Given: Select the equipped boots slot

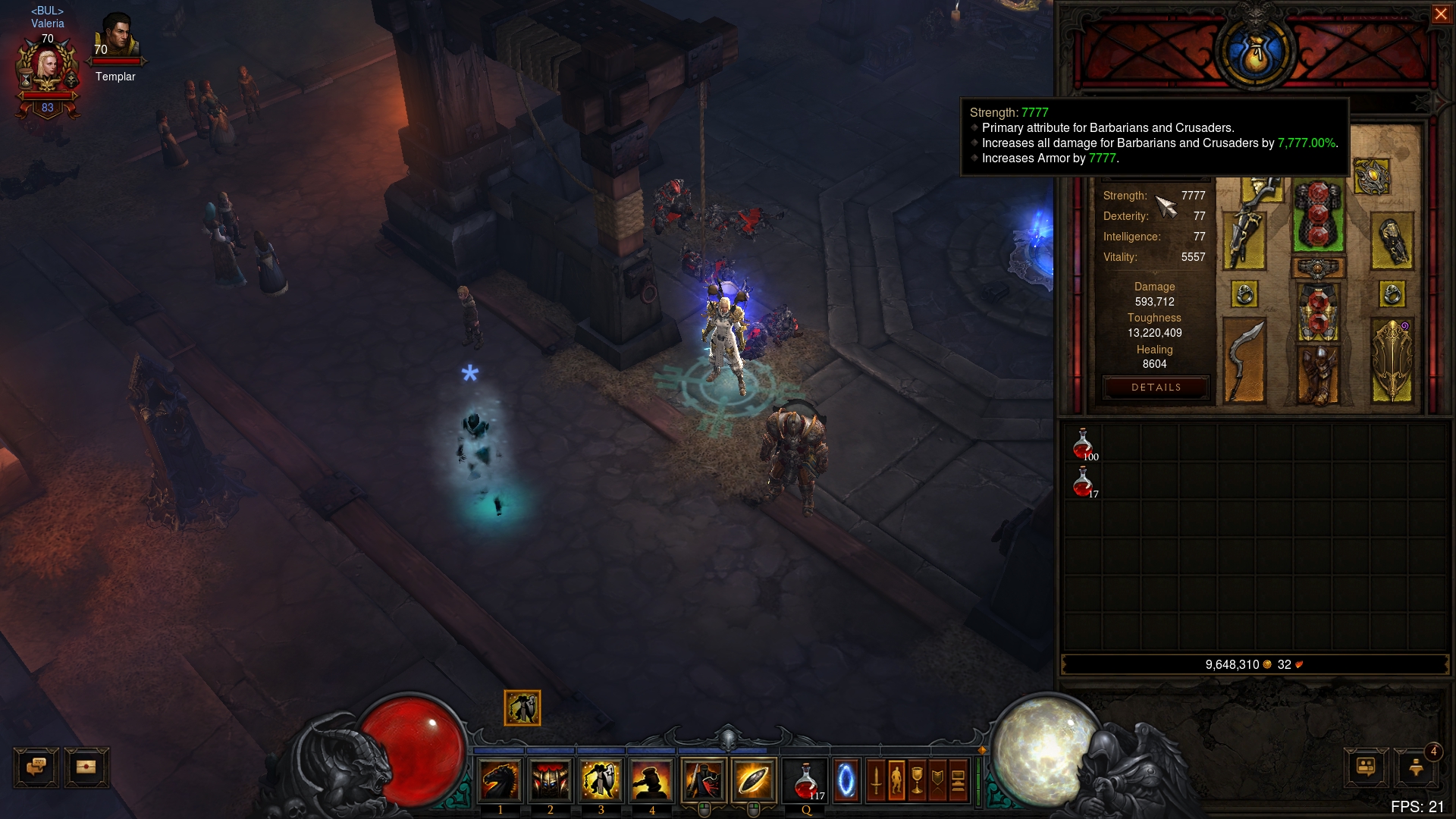Looking at the screenshot, I should coord(1318,375).
